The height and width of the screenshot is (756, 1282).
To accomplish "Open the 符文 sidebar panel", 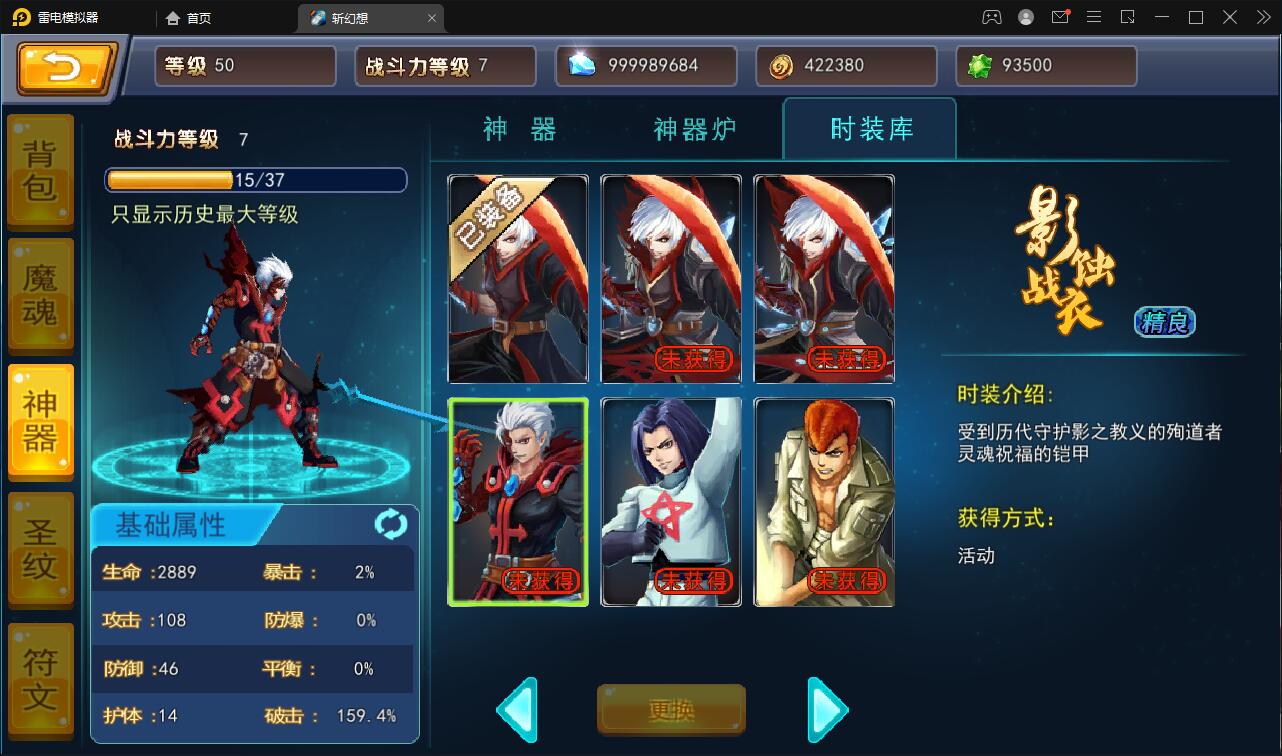I will pyautogui.click(x=40, y=672).
